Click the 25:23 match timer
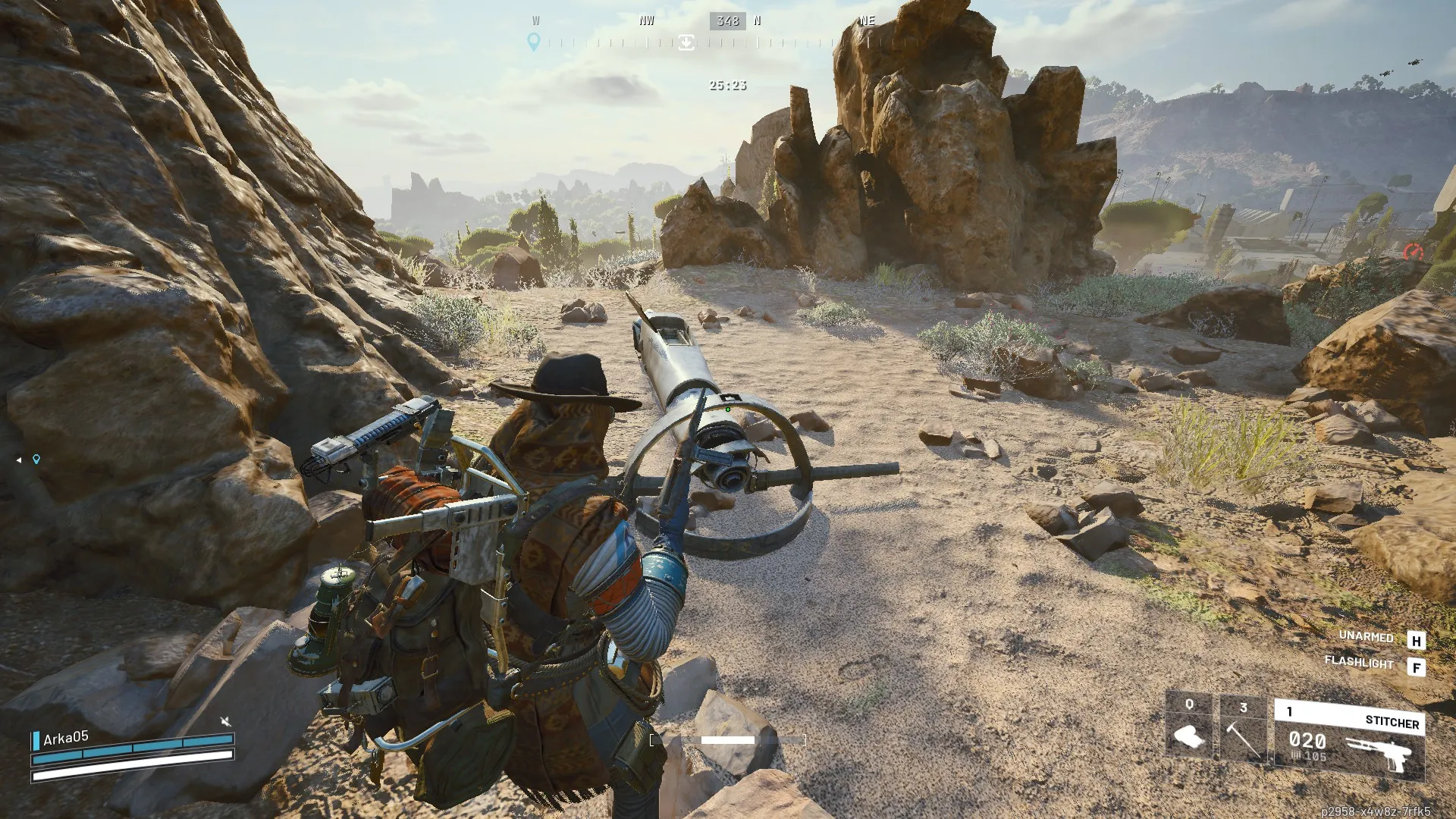 (726, 85)
